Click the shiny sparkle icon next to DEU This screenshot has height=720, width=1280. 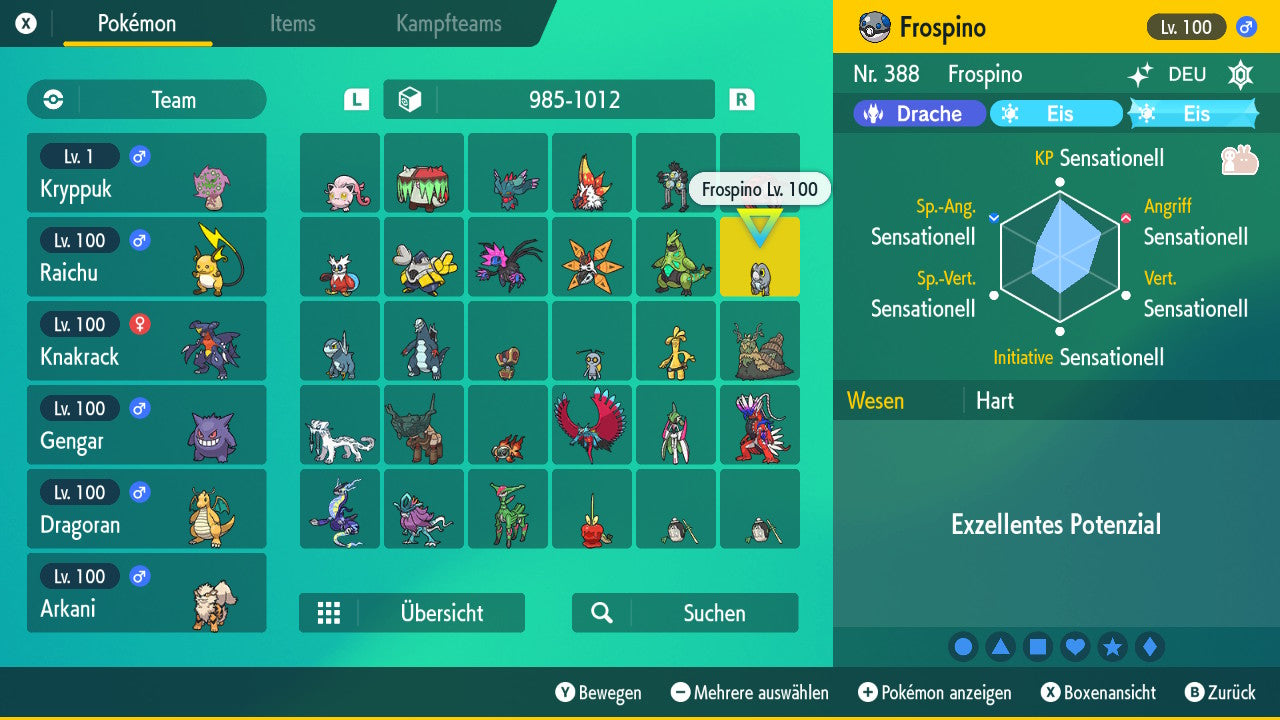pyautogui.click(x=1140, y=73)
